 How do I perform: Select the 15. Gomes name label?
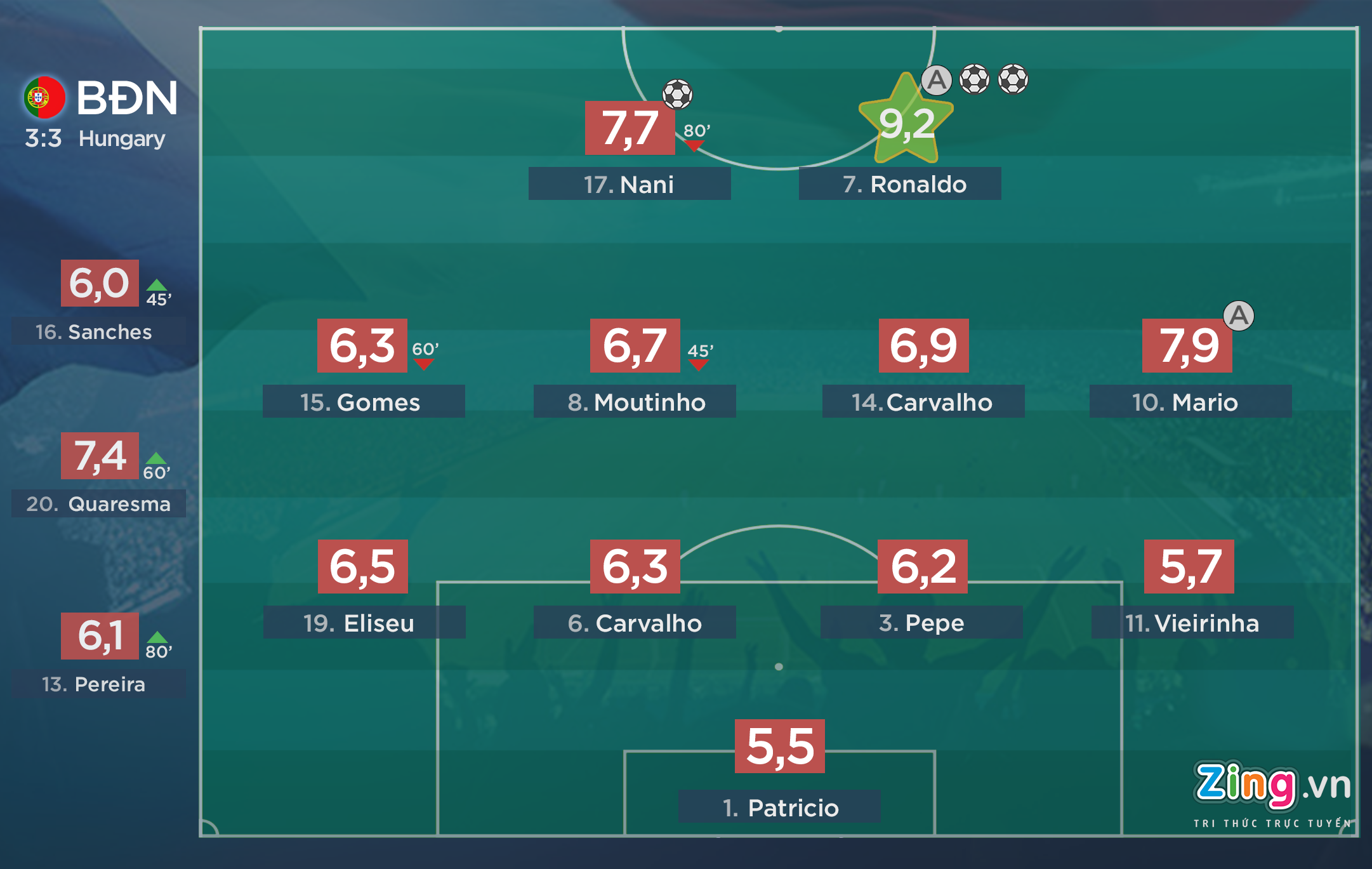tap(363, 402)
